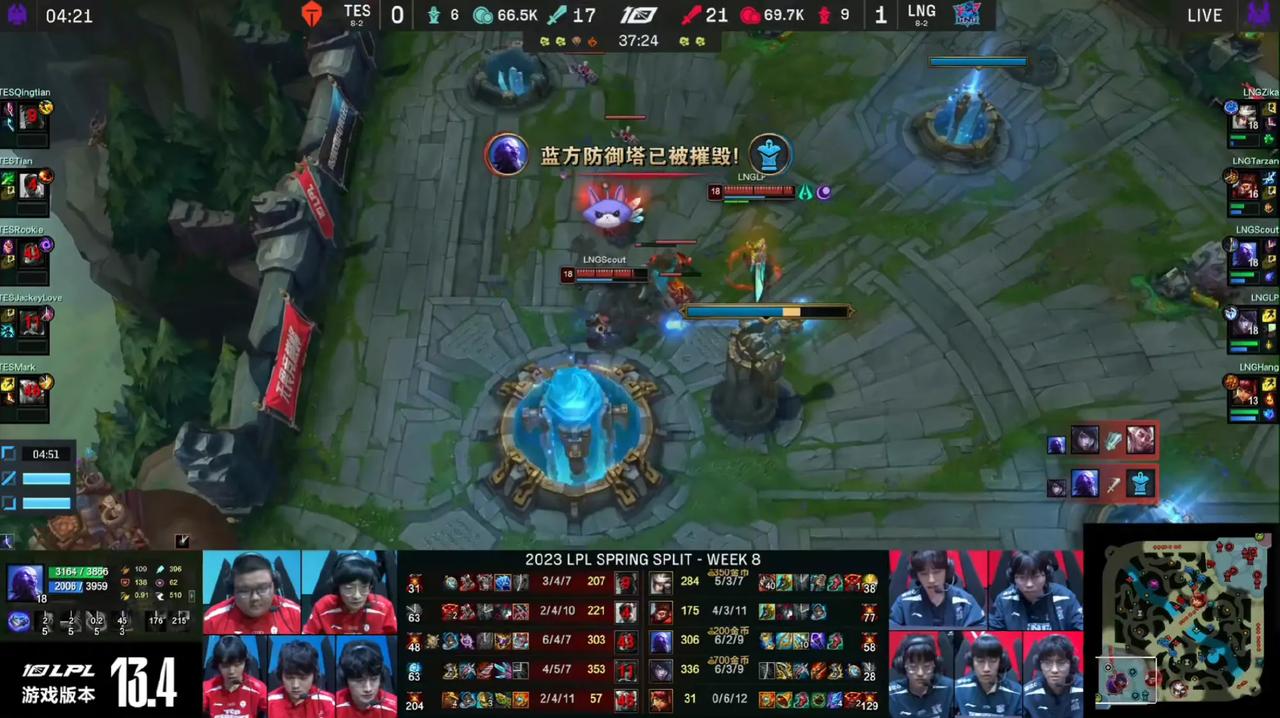Select TESQingtian's player panel
Image resolution: width=1280 pixels, height=718 pixels.
pos(26,116)
